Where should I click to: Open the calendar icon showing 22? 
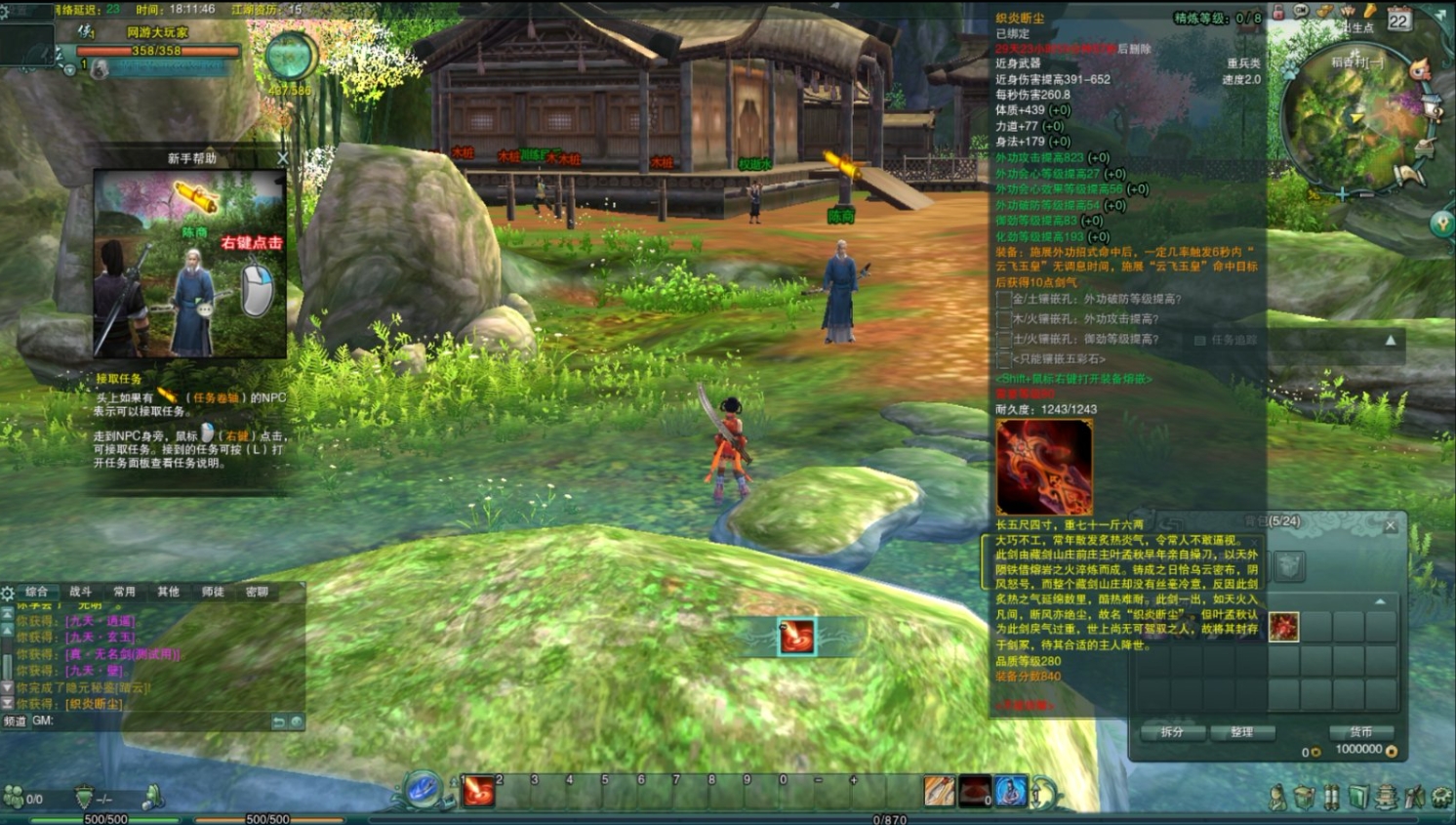(1398, 21)
